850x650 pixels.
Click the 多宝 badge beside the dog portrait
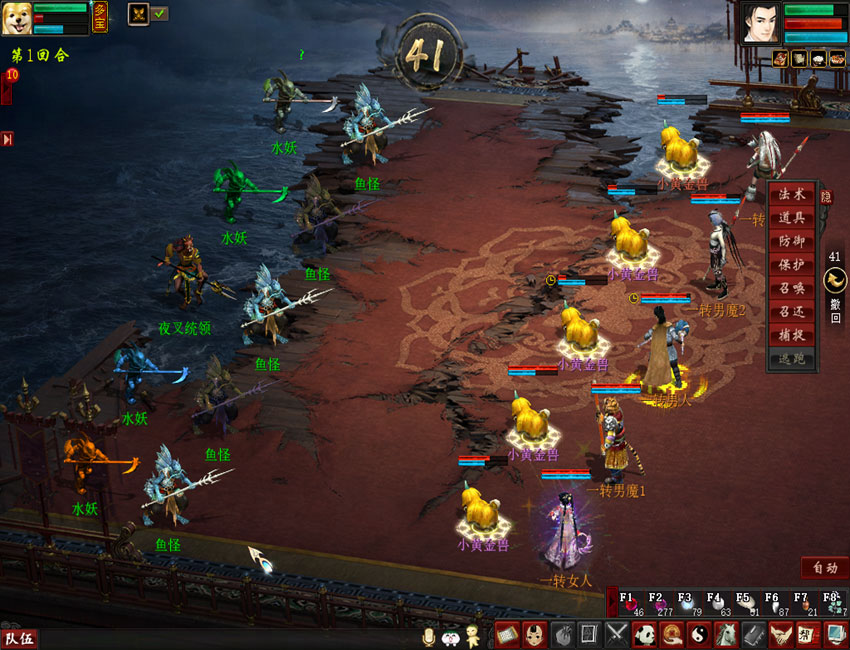(100, 17)
